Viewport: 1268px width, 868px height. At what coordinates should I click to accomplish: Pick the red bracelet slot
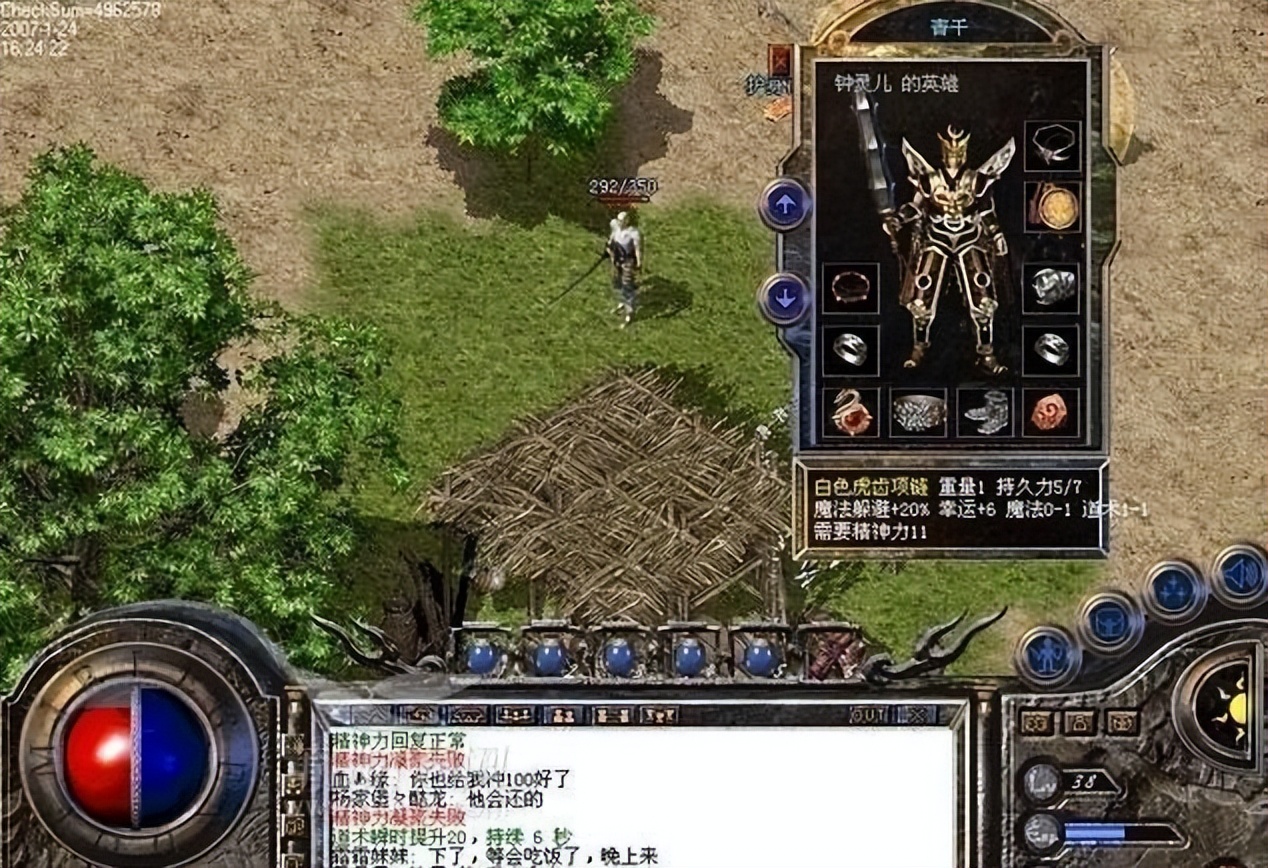(x=850, y=288)
